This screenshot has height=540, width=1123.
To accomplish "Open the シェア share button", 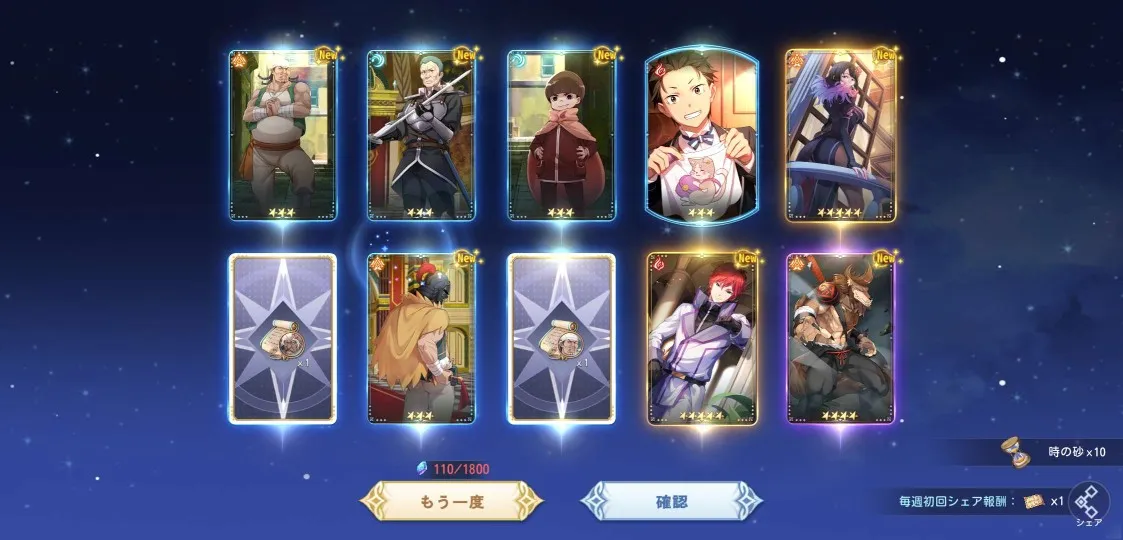I will (x=1088, y=505).
